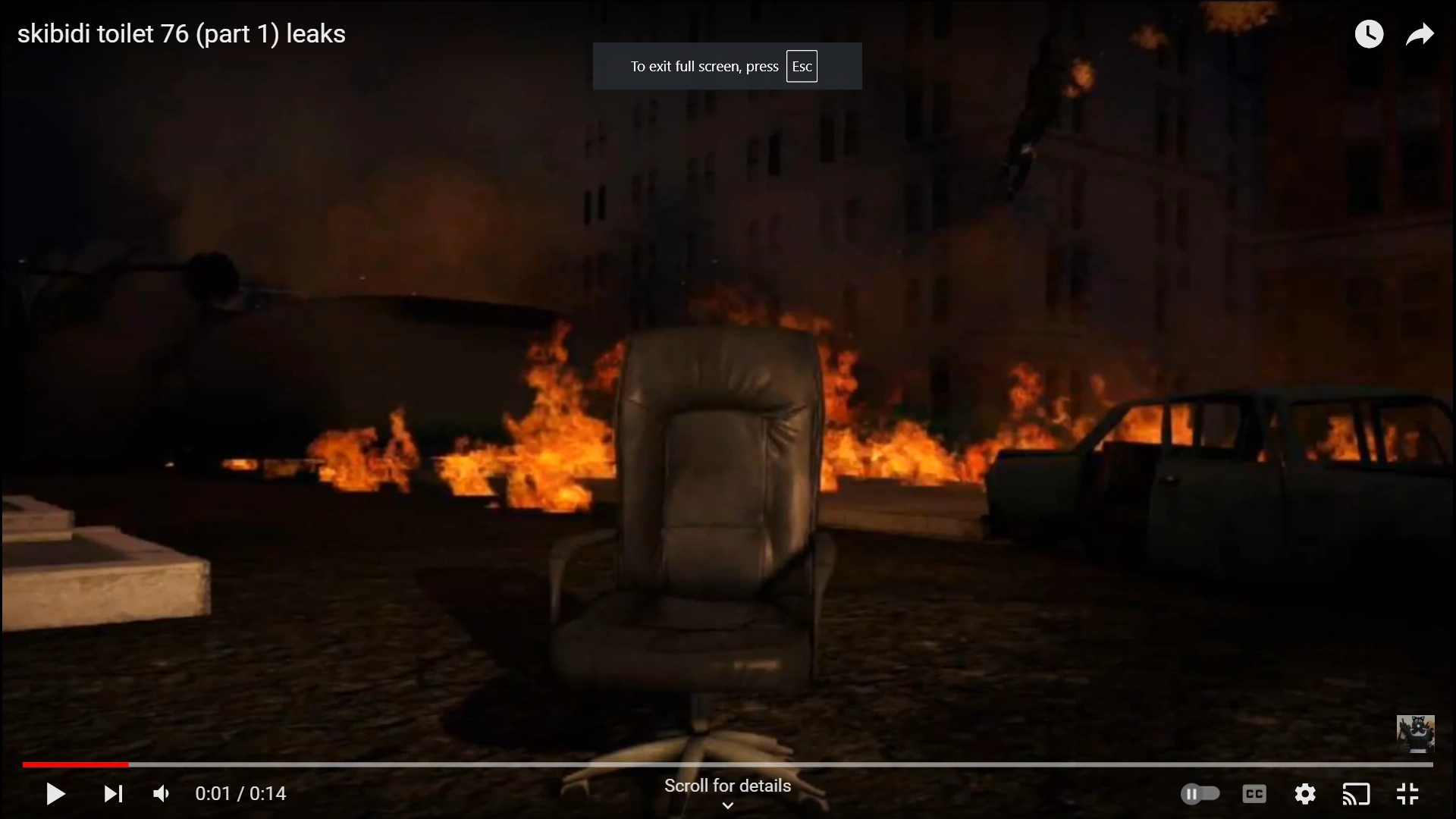
Task: Enable subtitles with the CC button
Action: click(1254, 794)
